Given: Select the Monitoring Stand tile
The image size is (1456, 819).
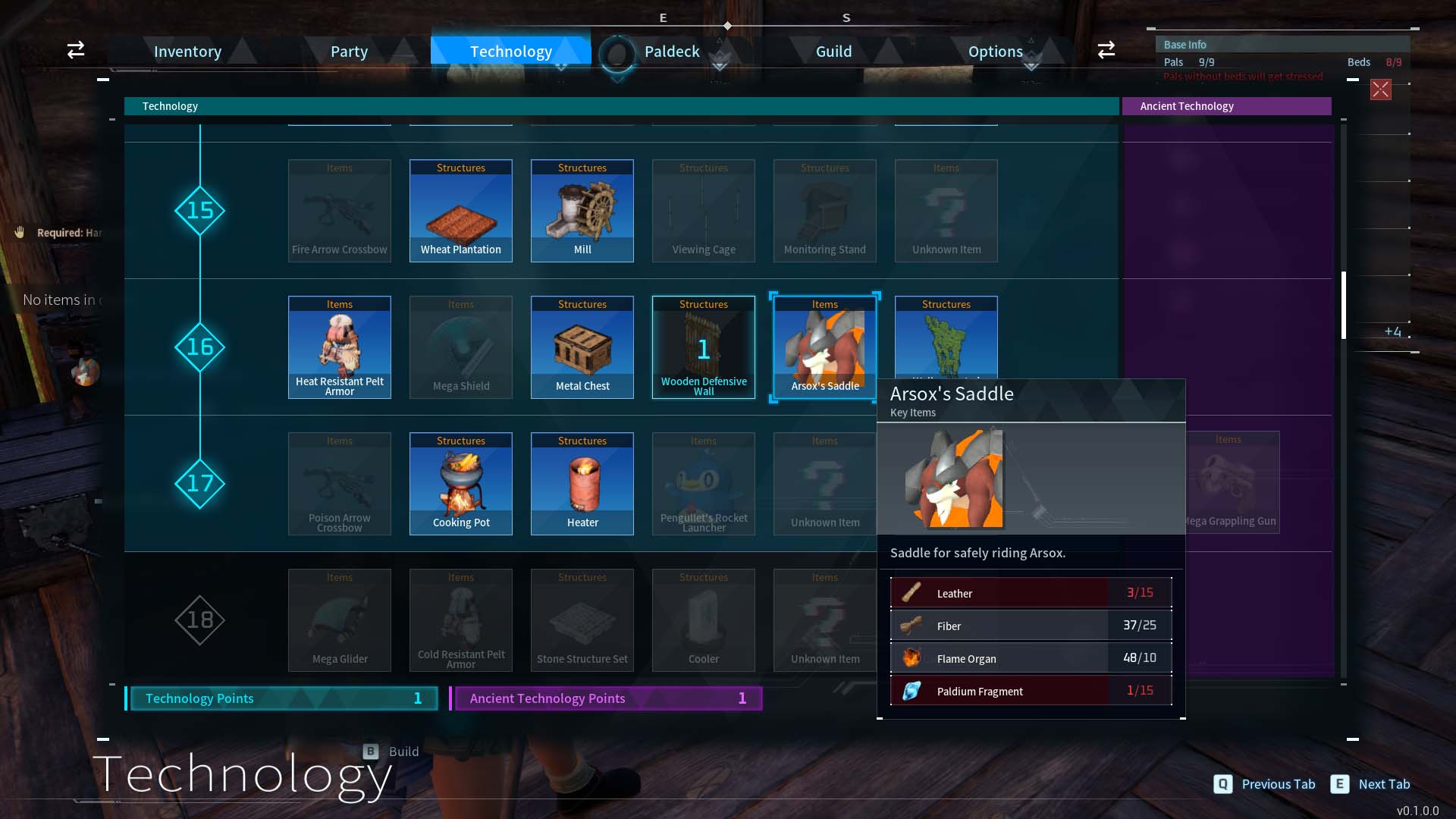Looking at the screenshot, I should pos(825,211).
